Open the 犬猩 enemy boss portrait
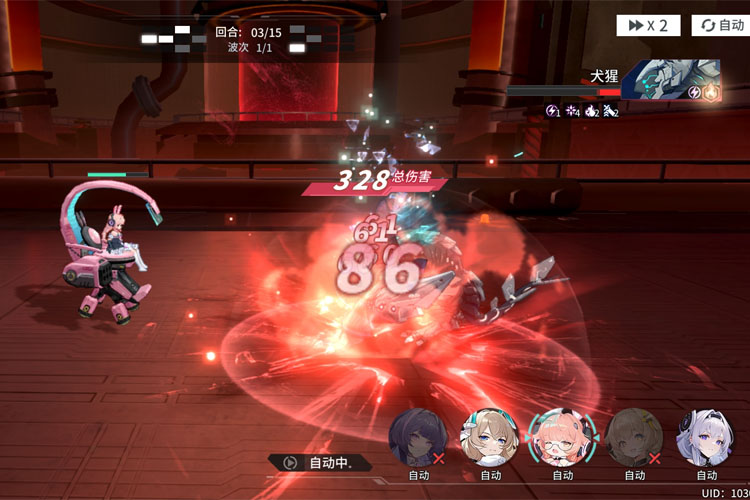Image resolution: width=750 pixels, height=500 pixels. point(663,78)
